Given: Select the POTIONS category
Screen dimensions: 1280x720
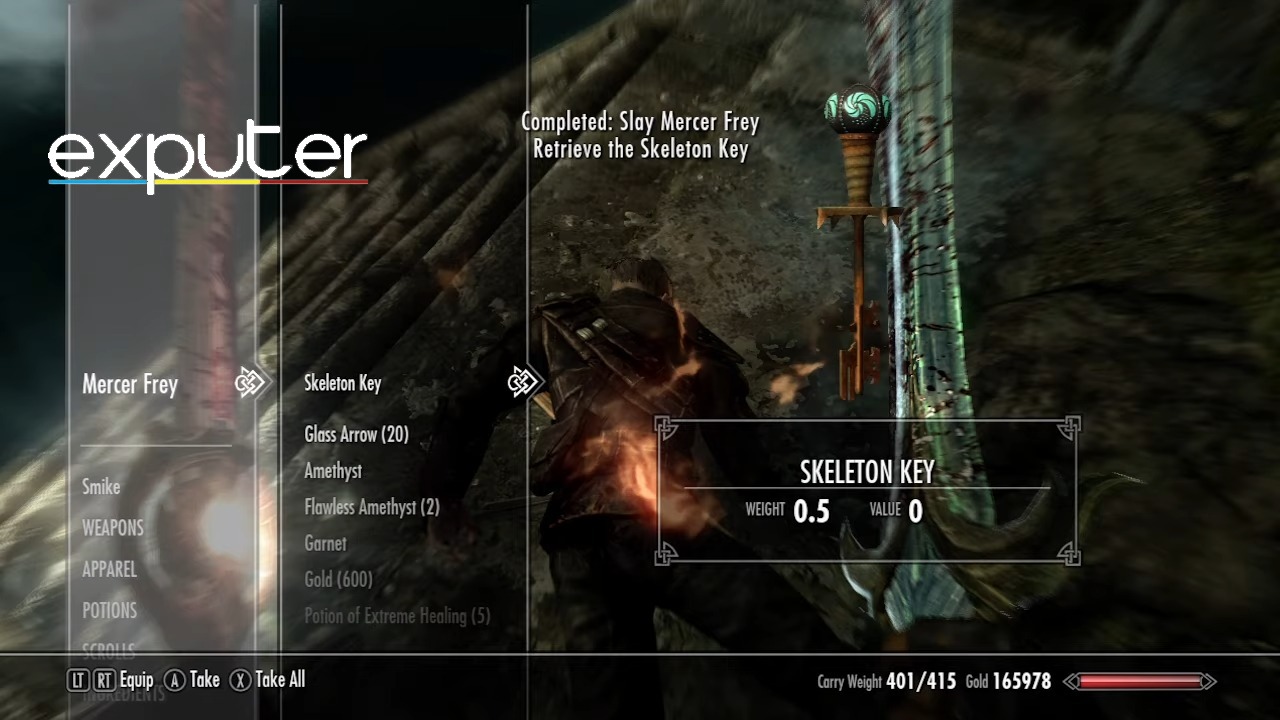Looking at the screenshot, I should pos(110,610).
